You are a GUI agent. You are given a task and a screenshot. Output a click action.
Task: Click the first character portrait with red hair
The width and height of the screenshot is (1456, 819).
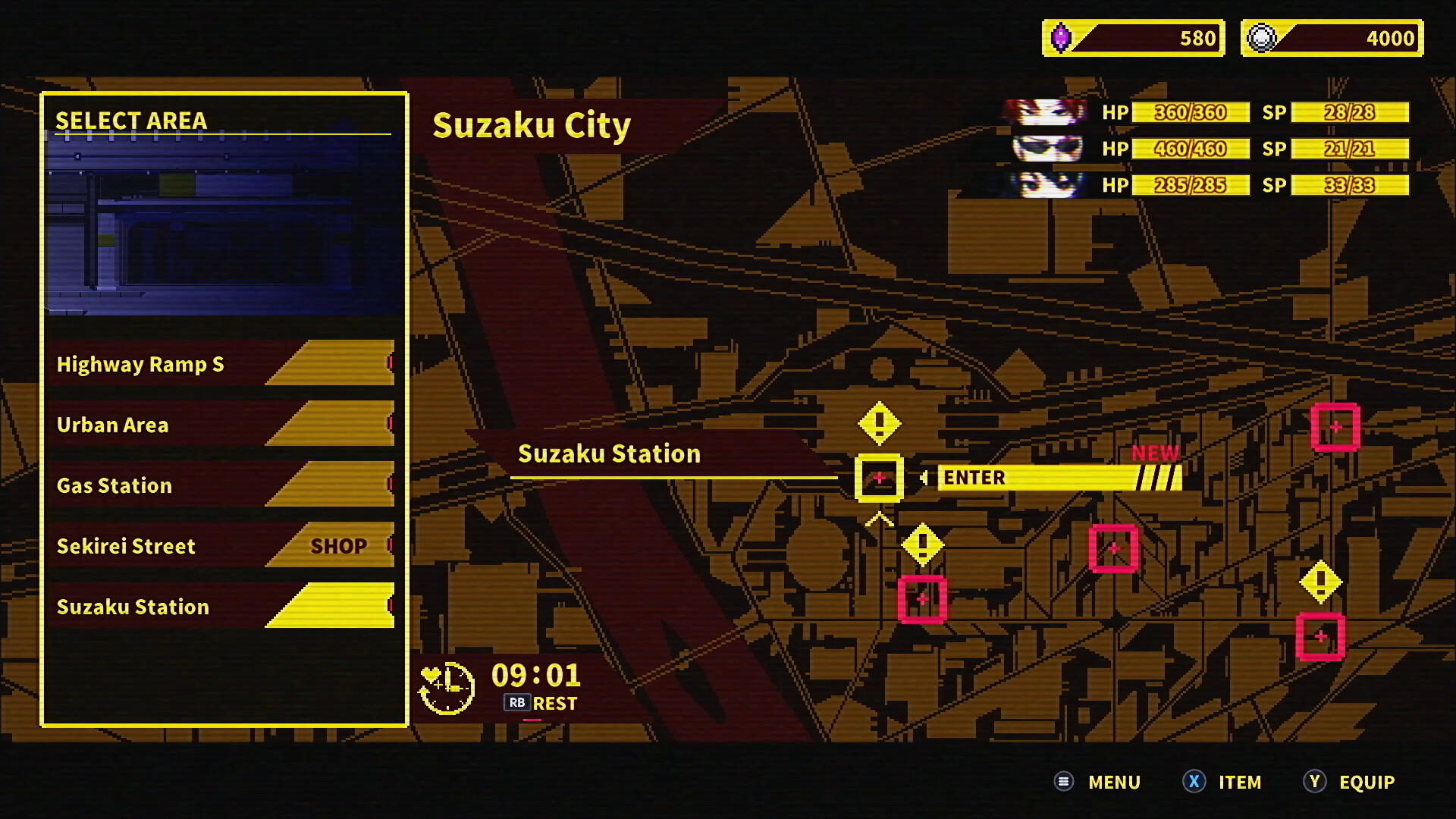1045,113
